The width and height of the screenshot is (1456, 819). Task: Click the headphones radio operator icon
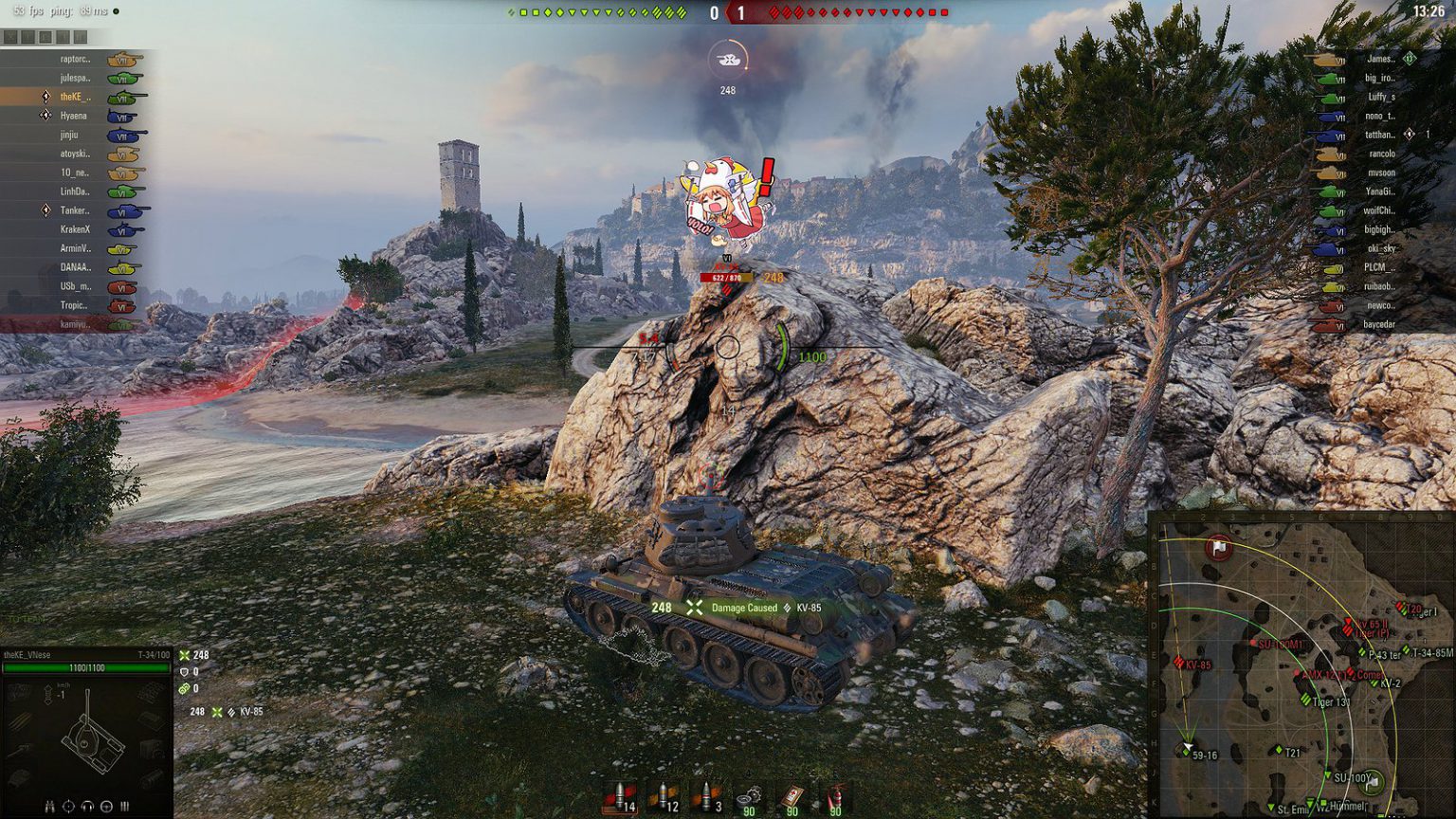click(x=87, y=807)
